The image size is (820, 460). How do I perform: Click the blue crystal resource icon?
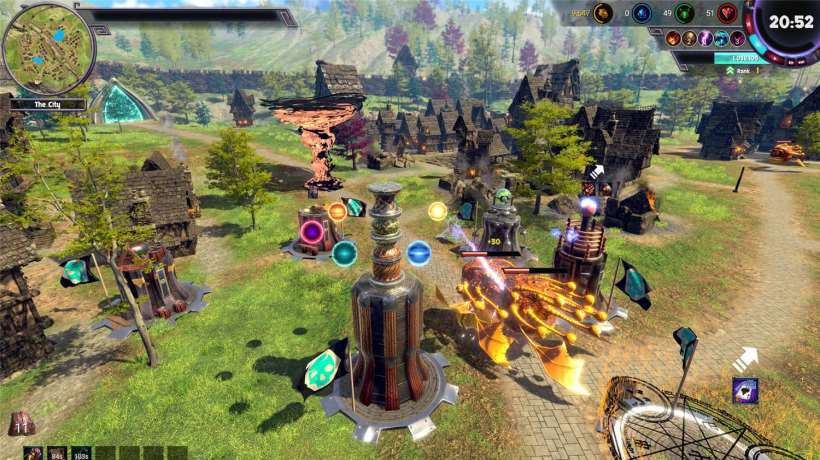(x=642, y=13)
